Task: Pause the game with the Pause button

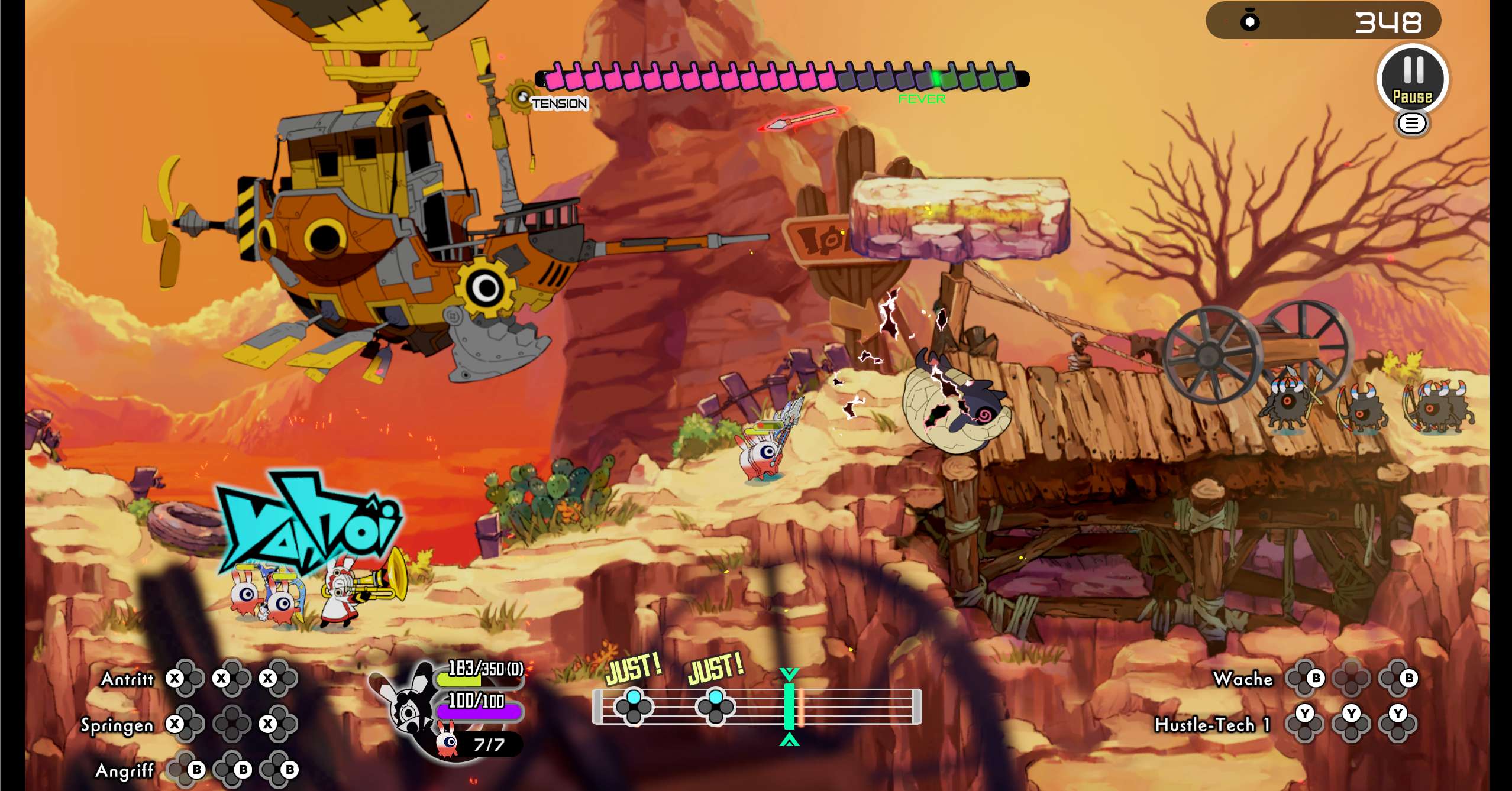Action: pyautogui.click(x=1412, y=79)
